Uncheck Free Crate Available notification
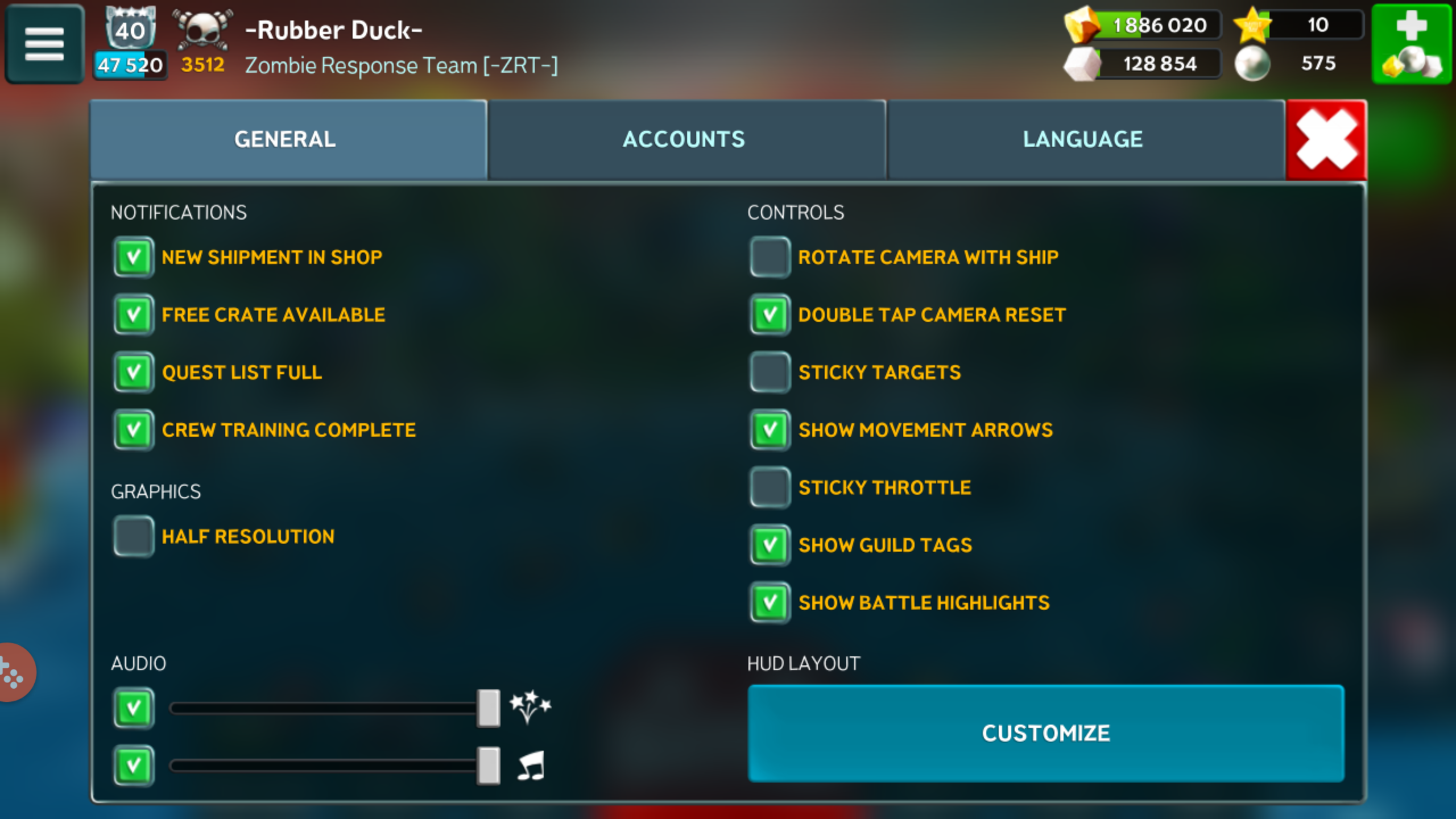 [x=134, y=315]
